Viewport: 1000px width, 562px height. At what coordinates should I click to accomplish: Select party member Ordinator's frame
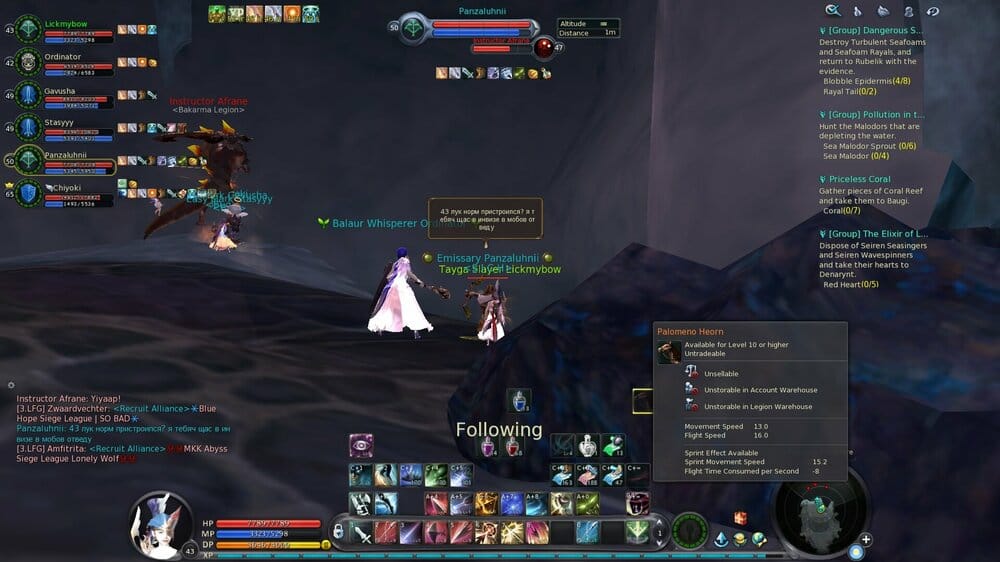click(29, 64)
